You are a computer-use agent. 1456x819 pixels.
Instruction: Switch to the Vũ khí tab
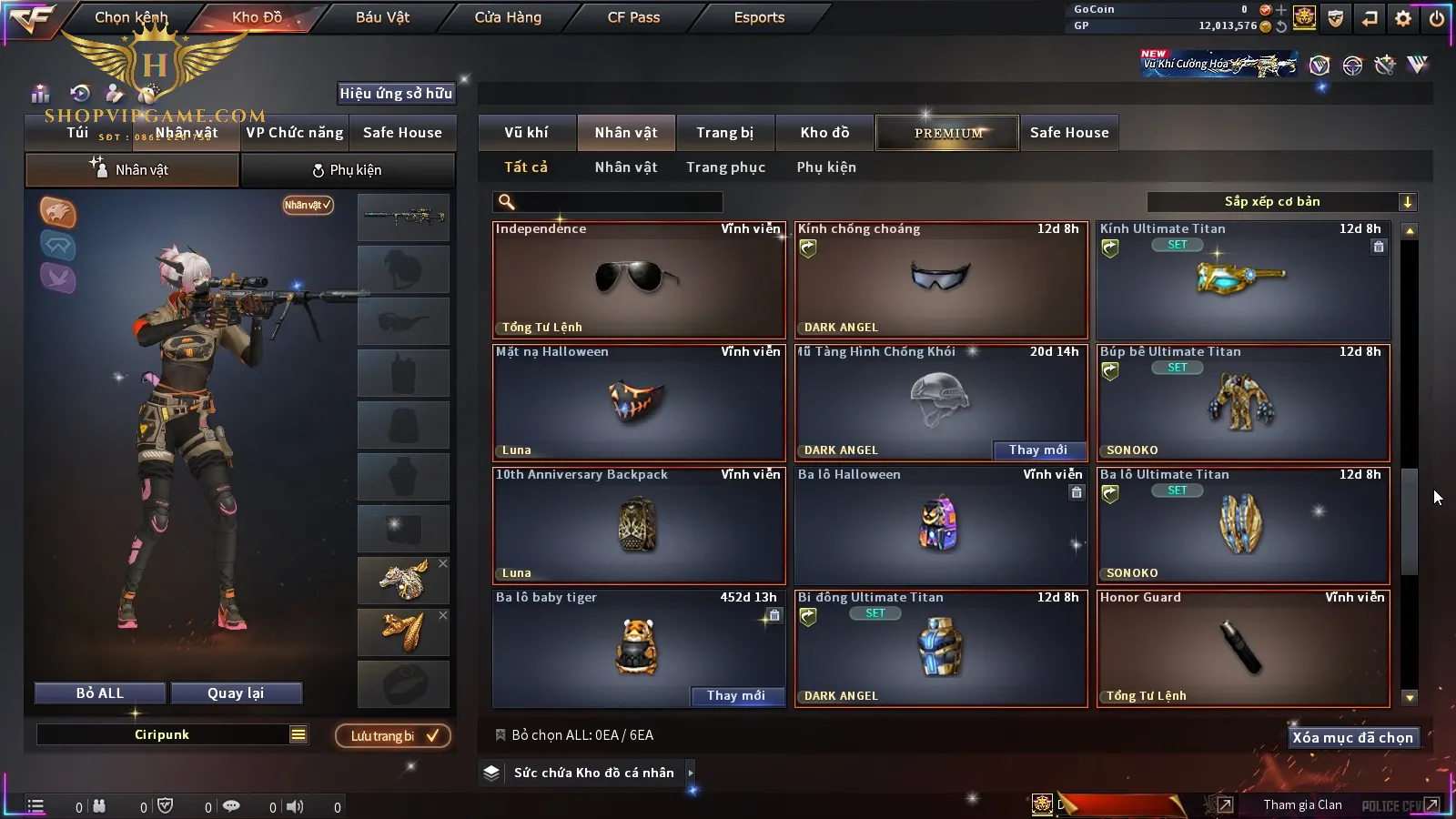click(526, 133)
